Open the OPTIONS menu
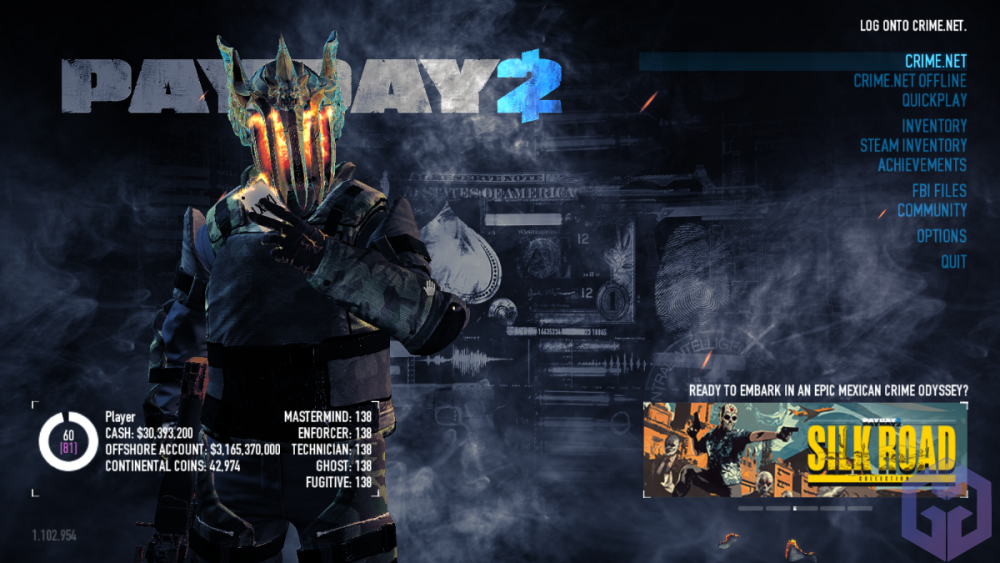Image resolution: width=1000 pixels, height=563 pixels. point(941,236)
